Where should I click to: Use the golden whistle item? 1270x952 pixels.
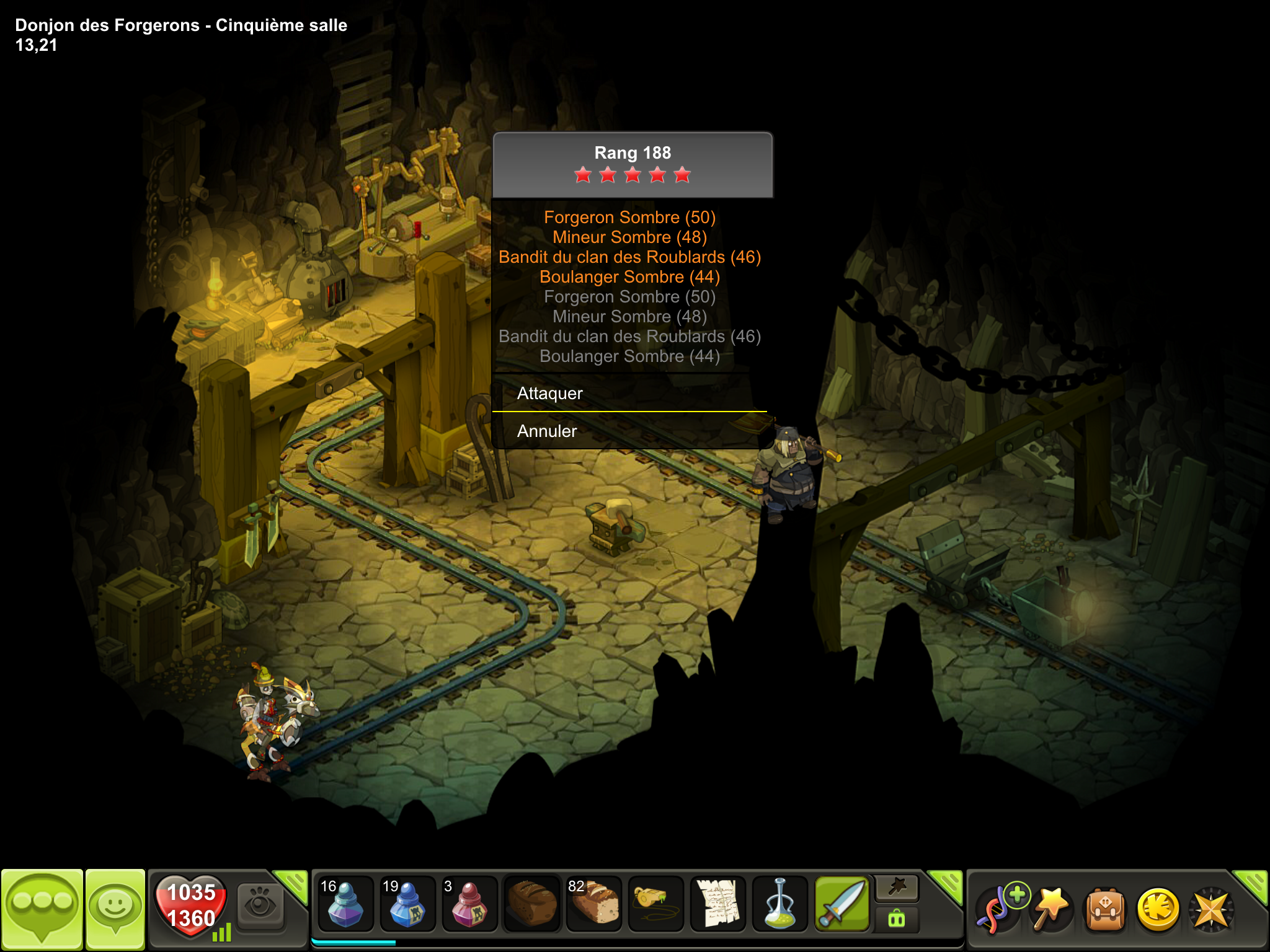coord(655,904)
